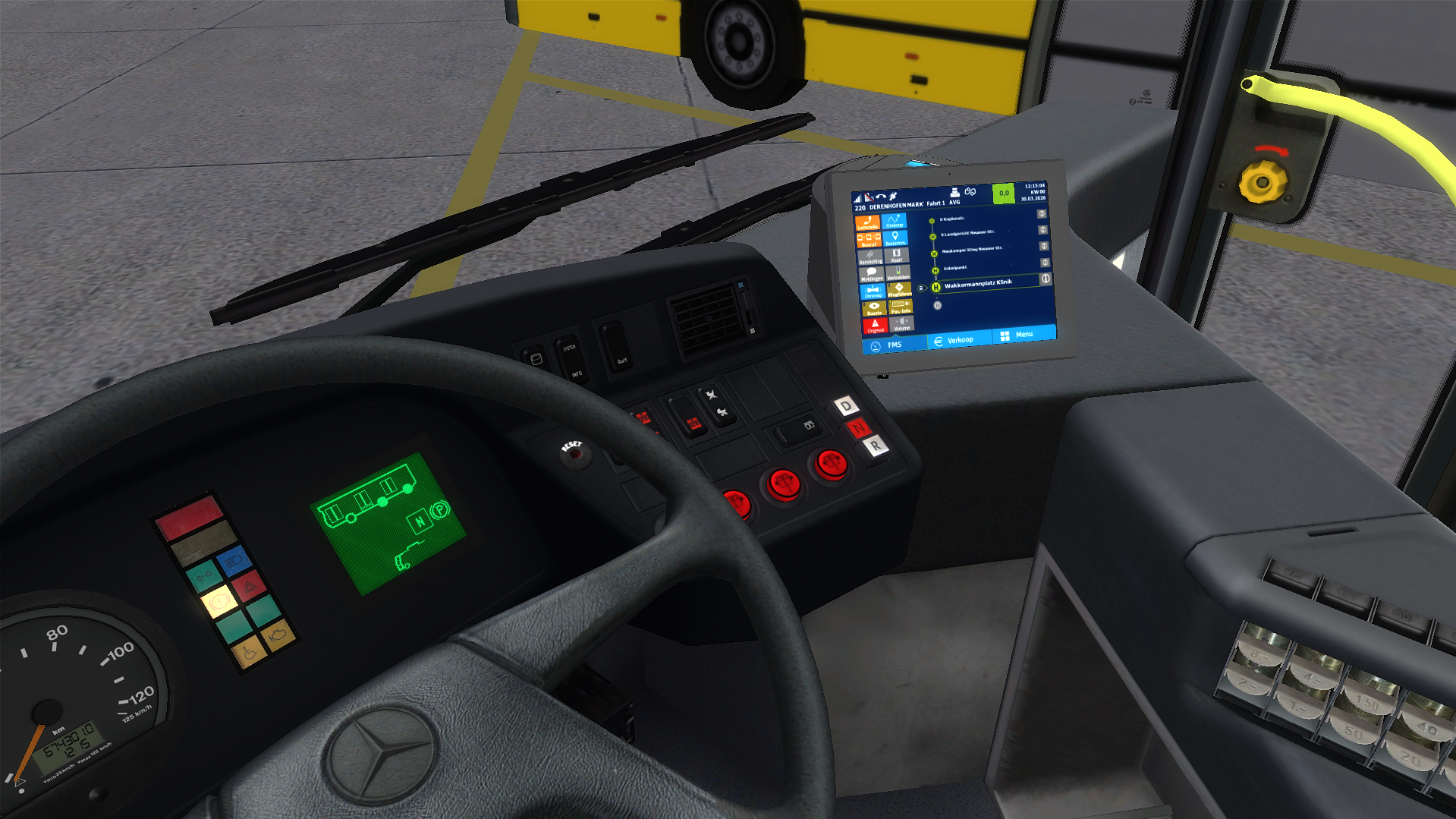The height and width of the screenshot is (819, 1456).
Task: Open the Omroep announcement icon
Action: (x=873, y=291)
